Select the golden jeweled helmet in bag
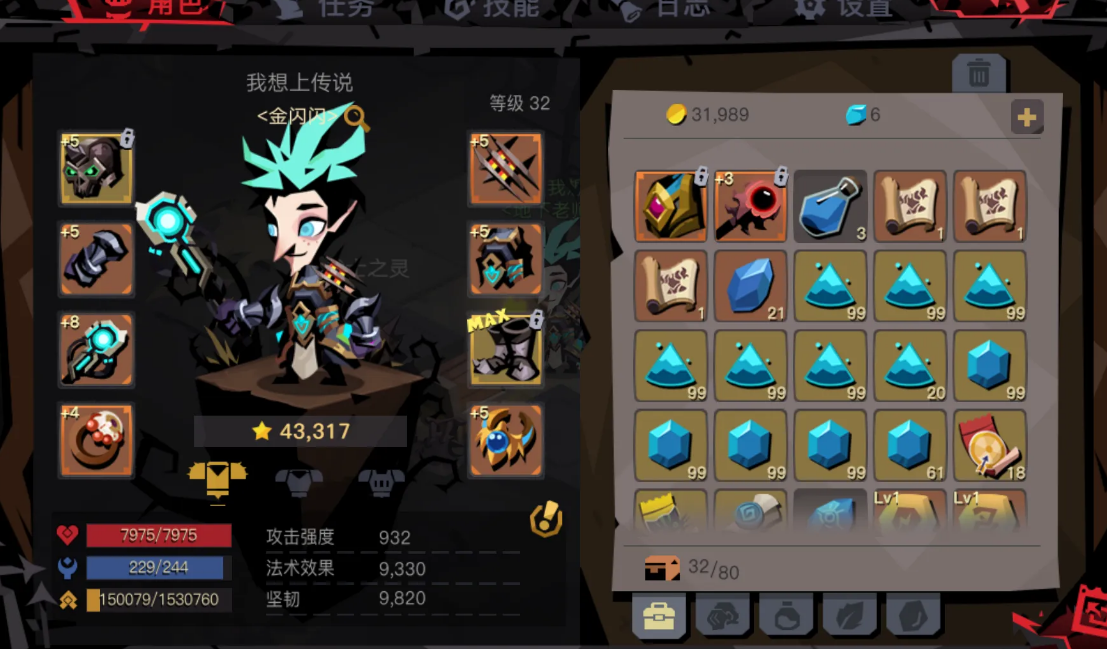The image size is (1107, 649). 670,206
